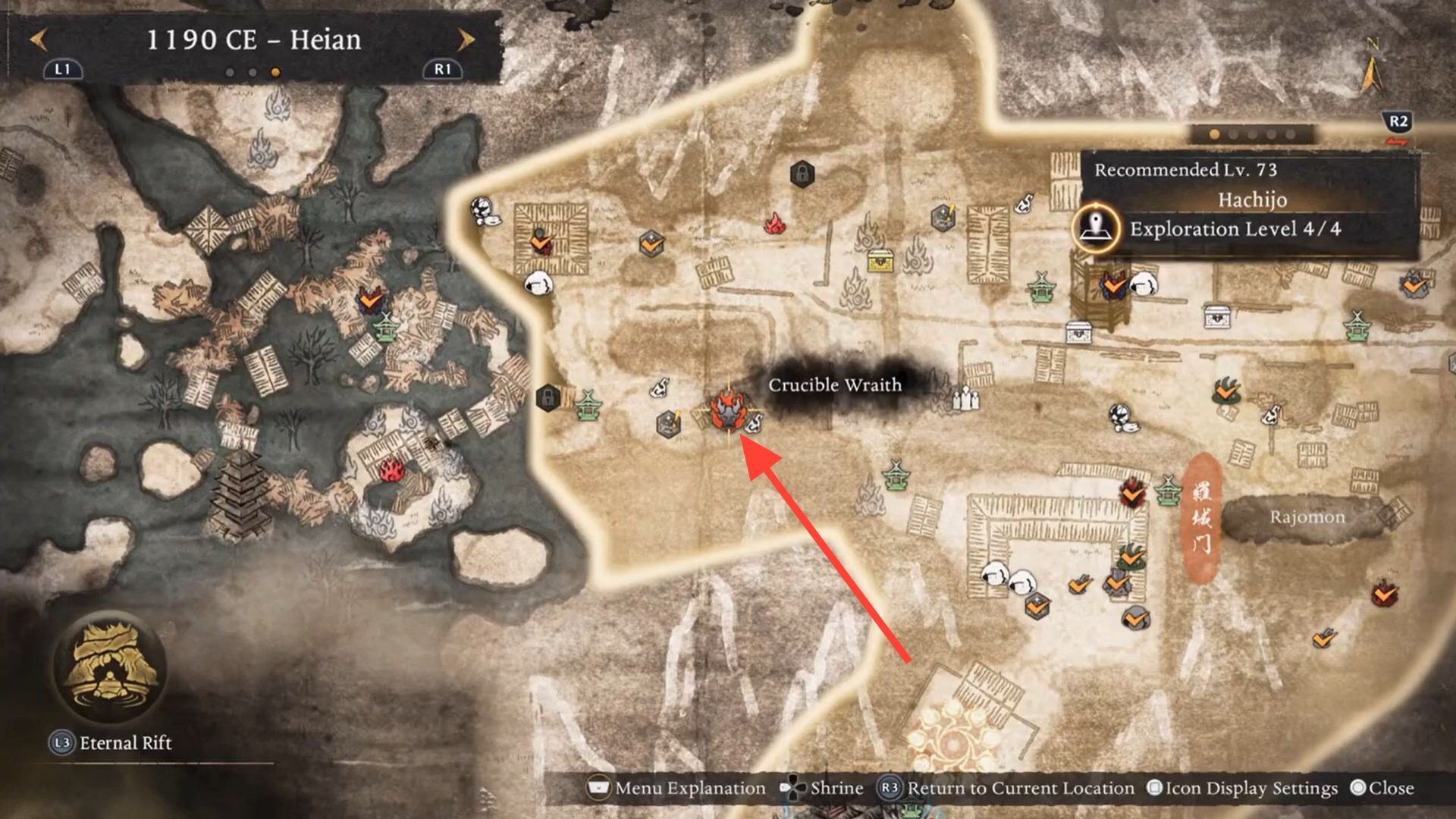The width and height of the screenshot is (1456, 819).
Task: Select the golden treasure chest marker
Action: (880, 261)
